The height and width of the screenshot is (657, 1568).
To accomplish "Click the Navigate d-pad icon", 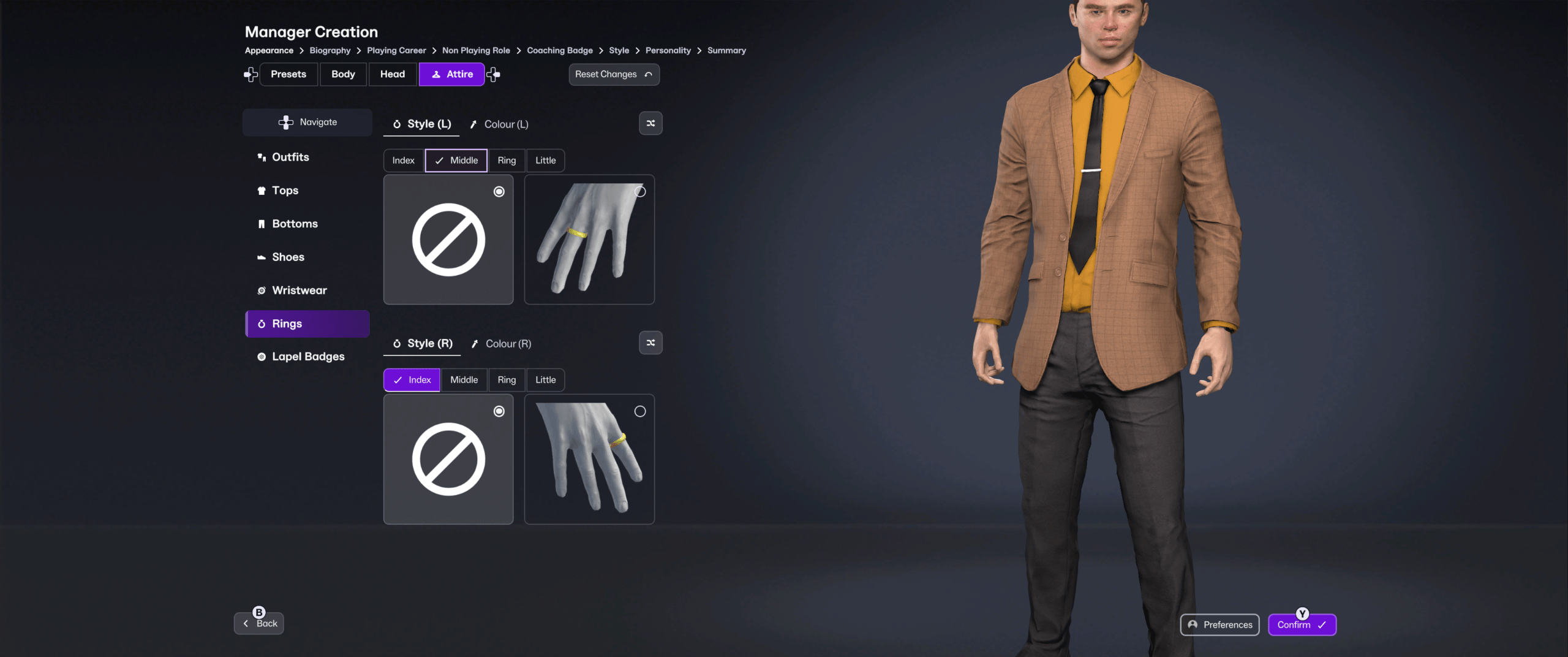I will click(x=285, y=122).
